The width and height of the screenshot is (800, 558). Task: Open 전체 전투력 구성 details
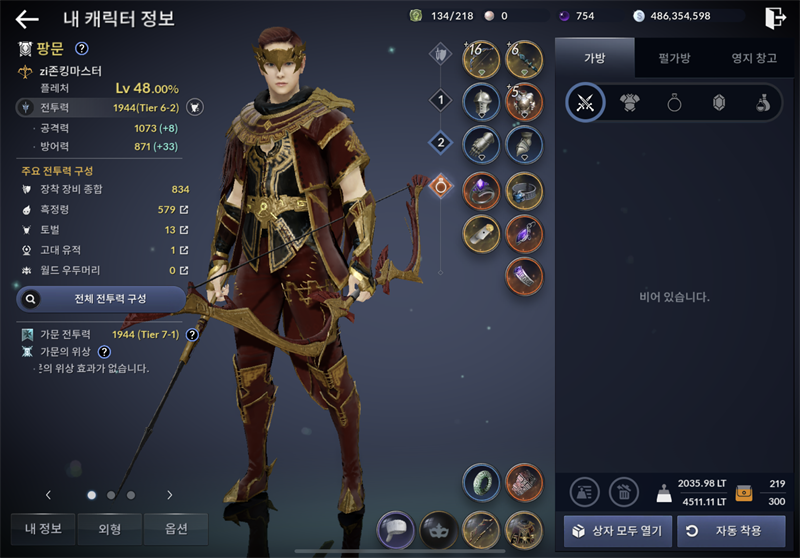tap(101, 298)
